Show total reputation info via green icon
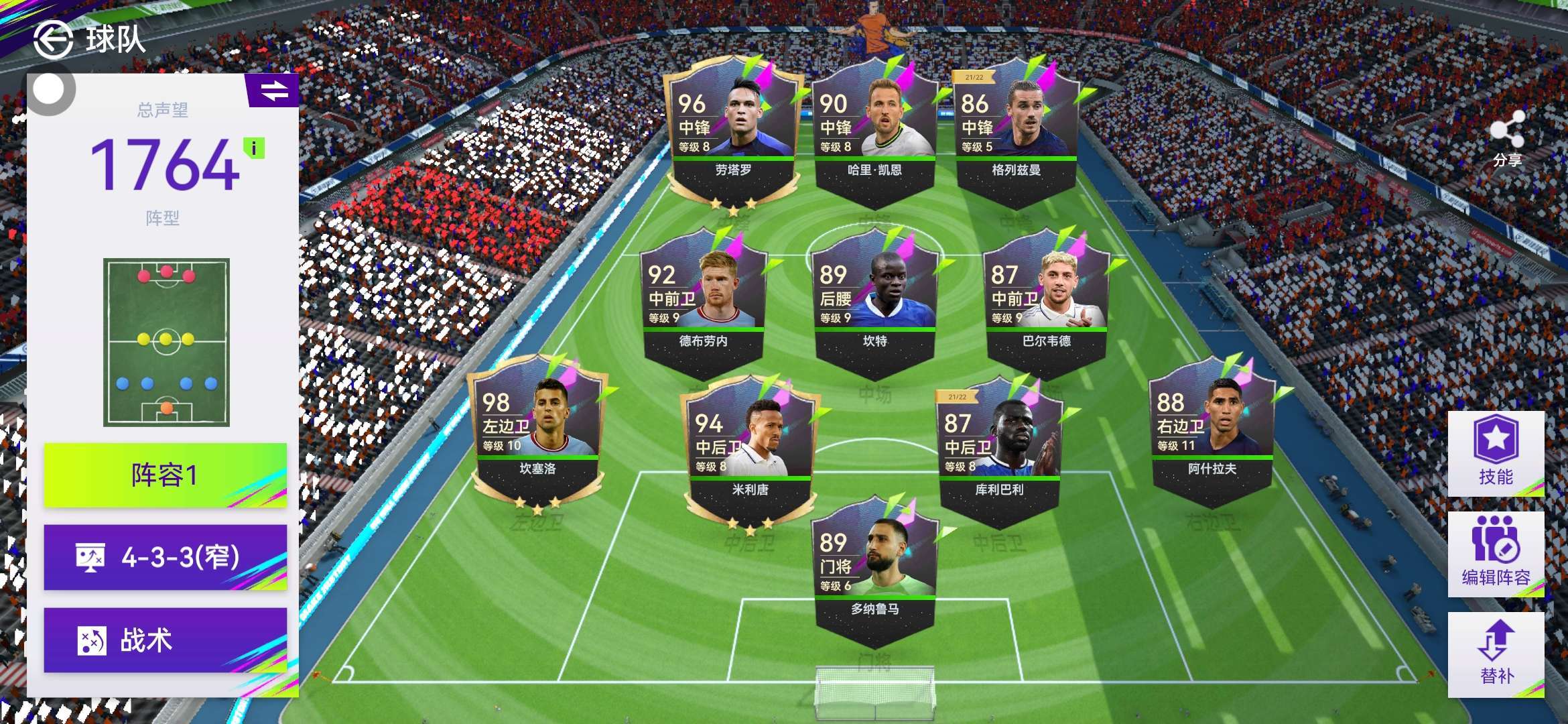Image resolution: width=1568 pixels, height=724 pixels. [x=254, y=148]
